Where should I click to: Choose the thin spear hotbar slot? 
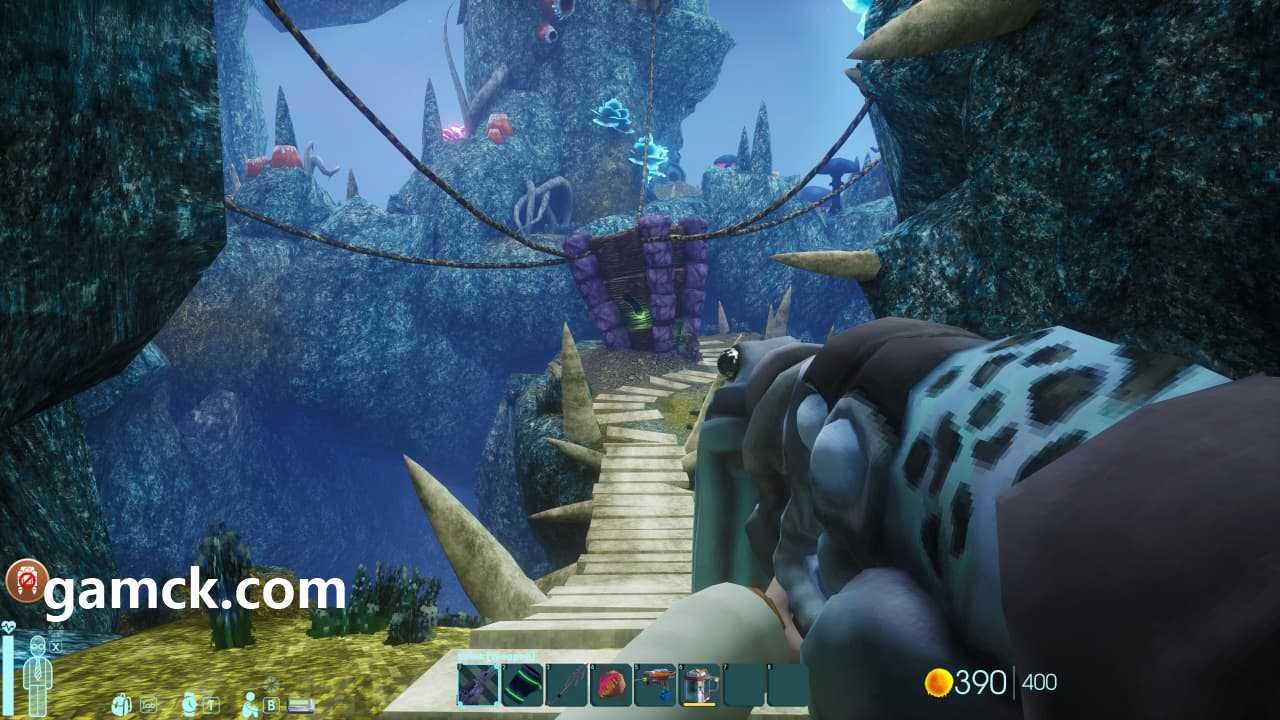tap(566, 685)
